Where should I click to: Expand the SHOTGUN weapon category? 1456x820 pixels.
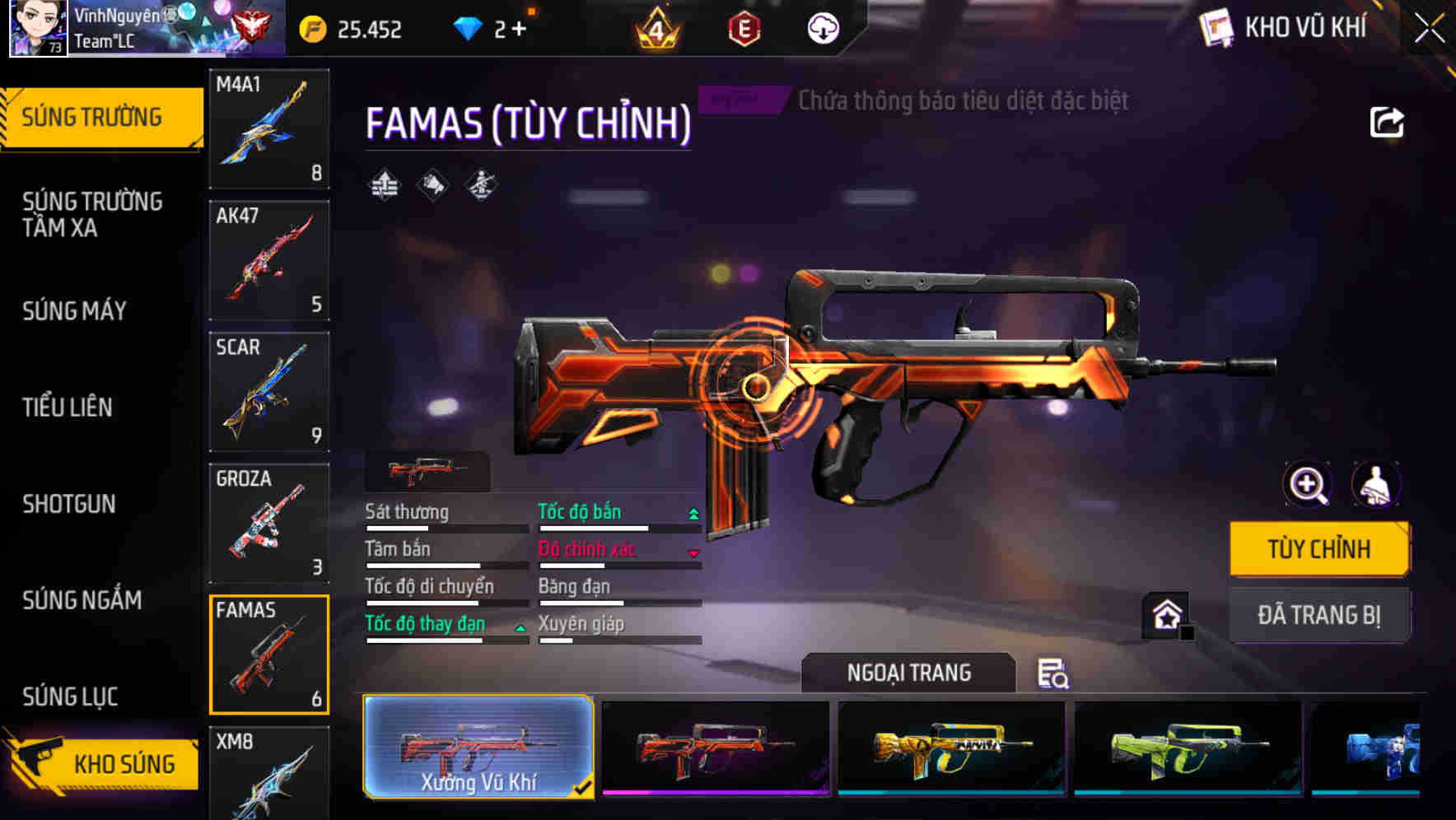coord(69,504)
